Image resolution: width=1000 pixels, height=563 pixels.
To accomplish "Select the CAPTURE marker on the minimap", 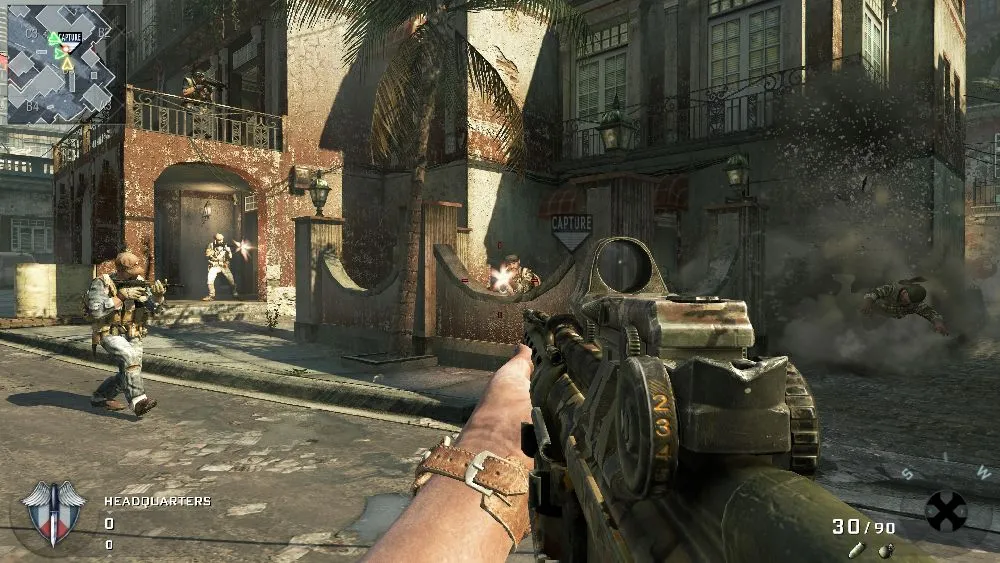I will 69,38.
